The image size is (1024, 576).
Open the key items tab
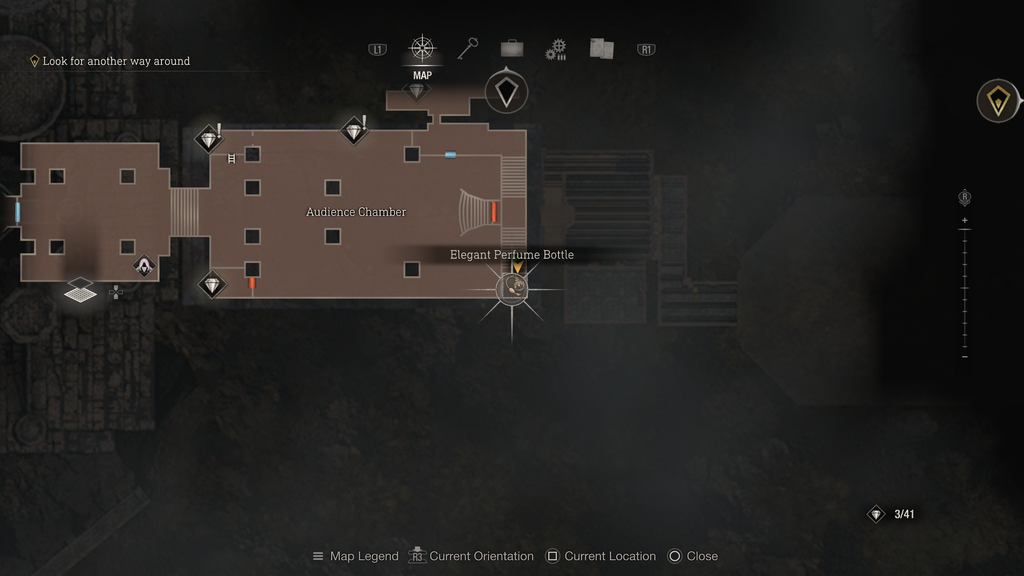pos(468,48)
